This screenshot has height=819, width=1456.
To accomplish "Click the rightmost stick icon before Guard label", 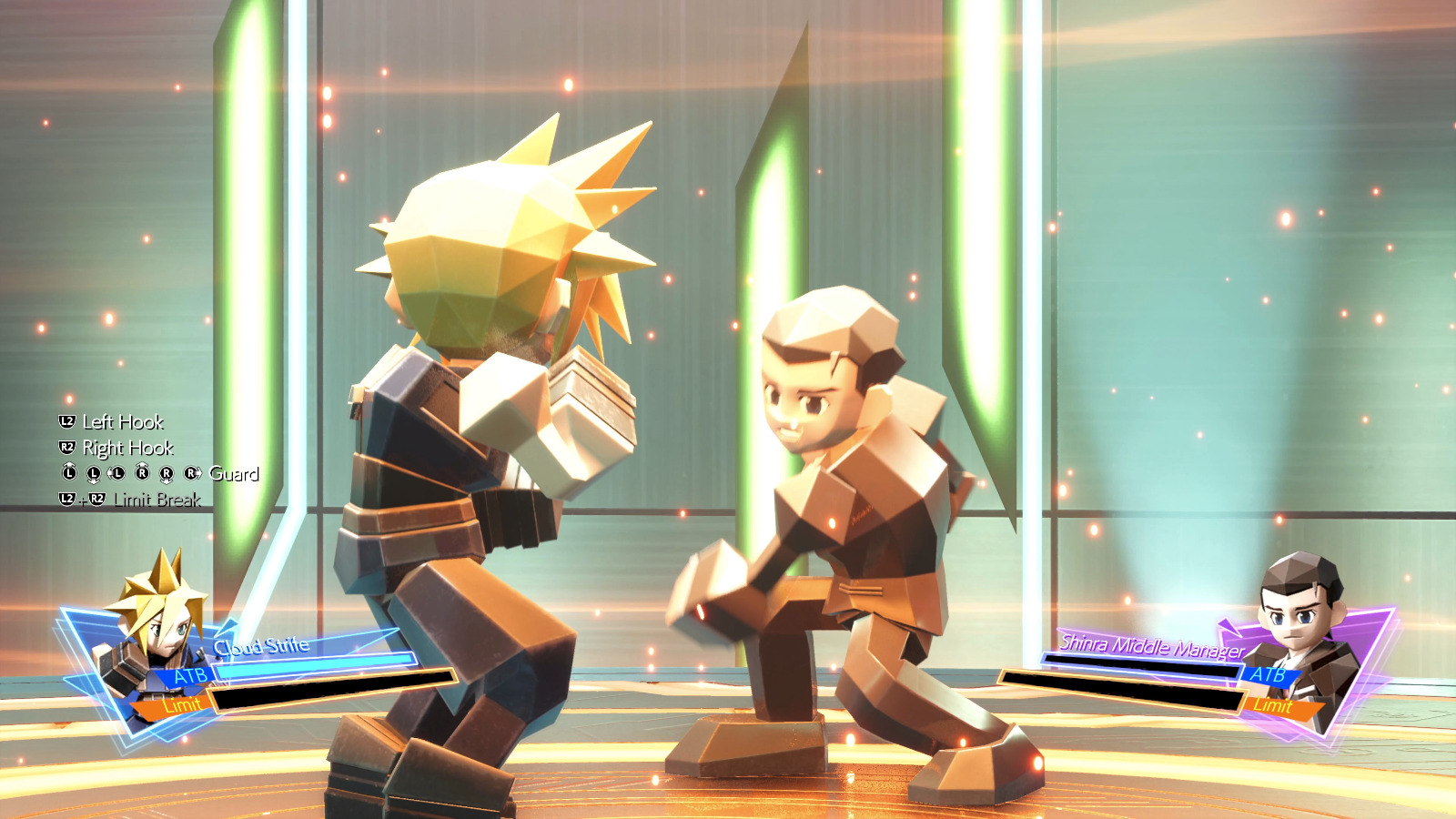I will click(192, 474).
